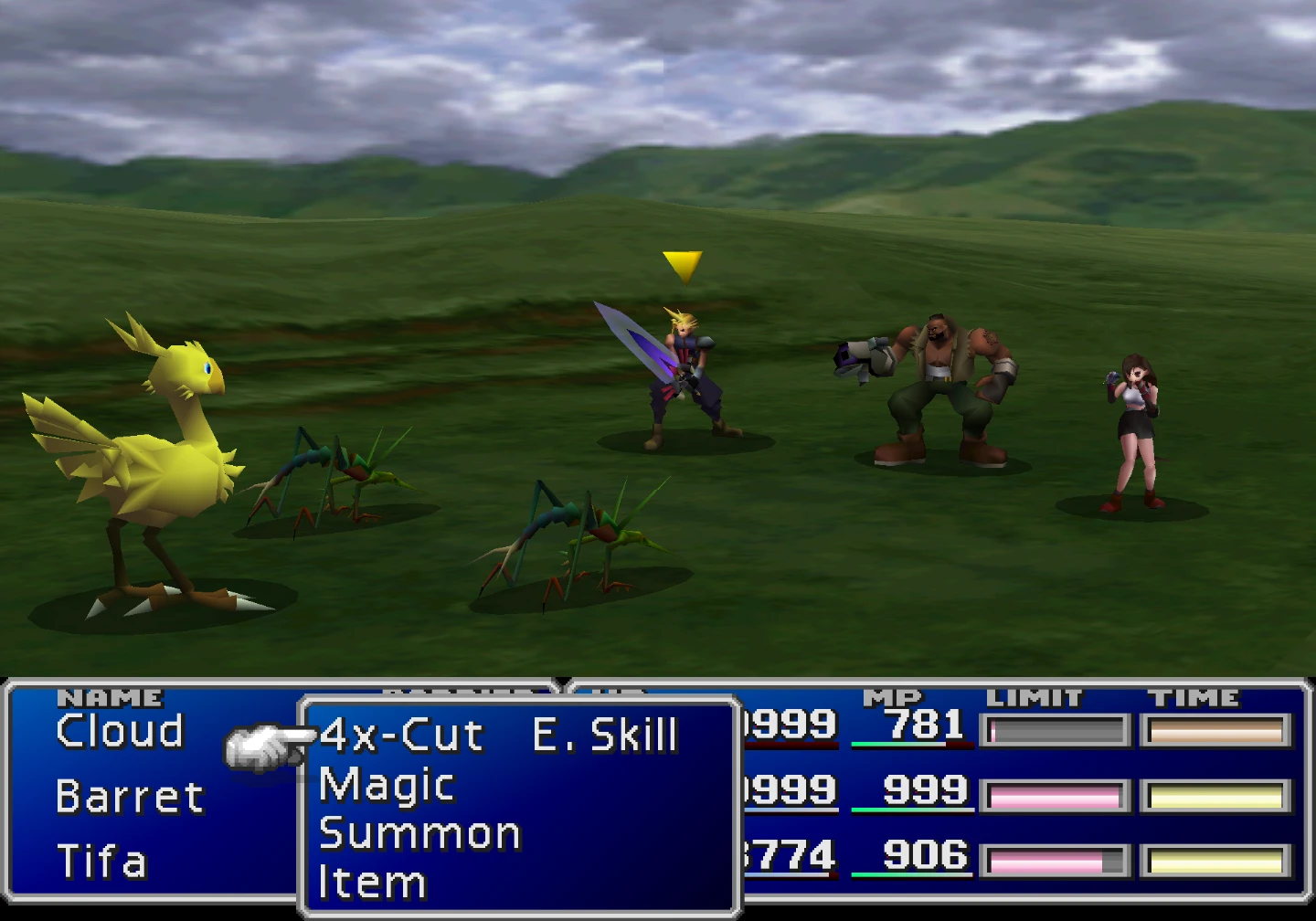Open the Item command list
This screenshot has width=1316, height=921.
[x=372, y=883]
